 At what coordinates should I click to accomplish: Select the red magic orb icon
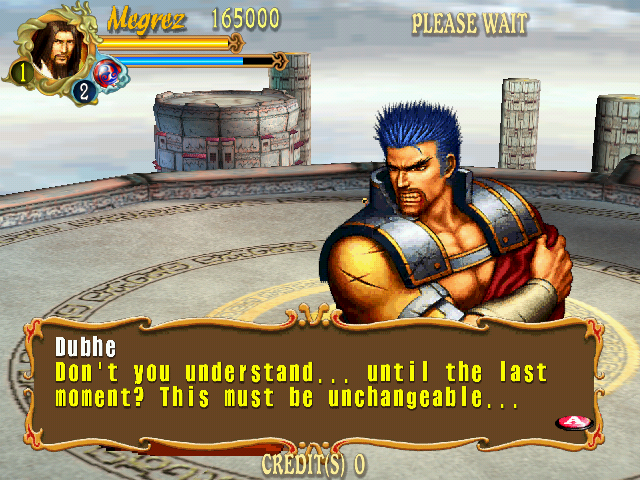point(106,72)
